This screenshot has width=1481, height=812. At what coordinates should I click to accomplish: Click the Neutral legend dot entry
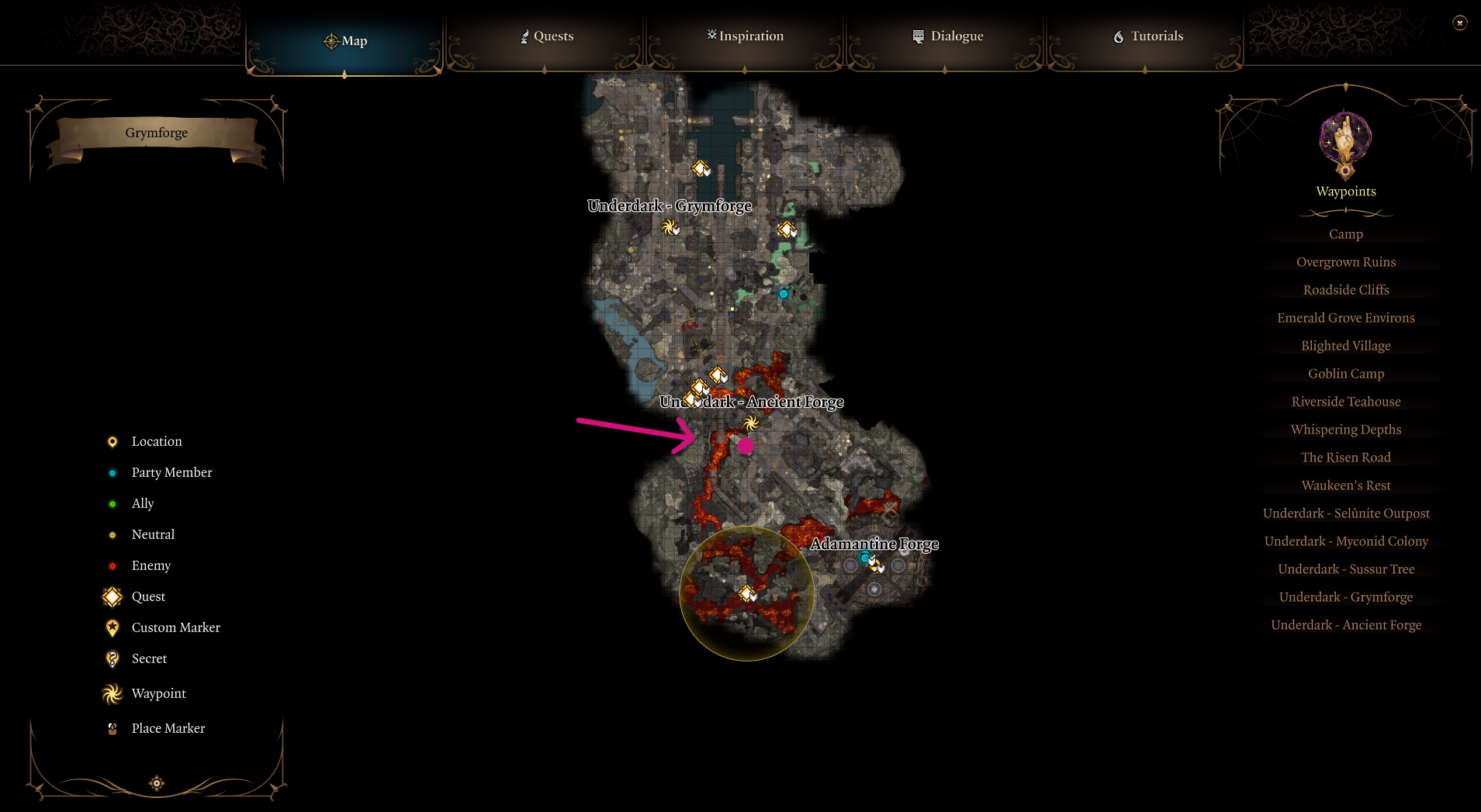point(112,534)
